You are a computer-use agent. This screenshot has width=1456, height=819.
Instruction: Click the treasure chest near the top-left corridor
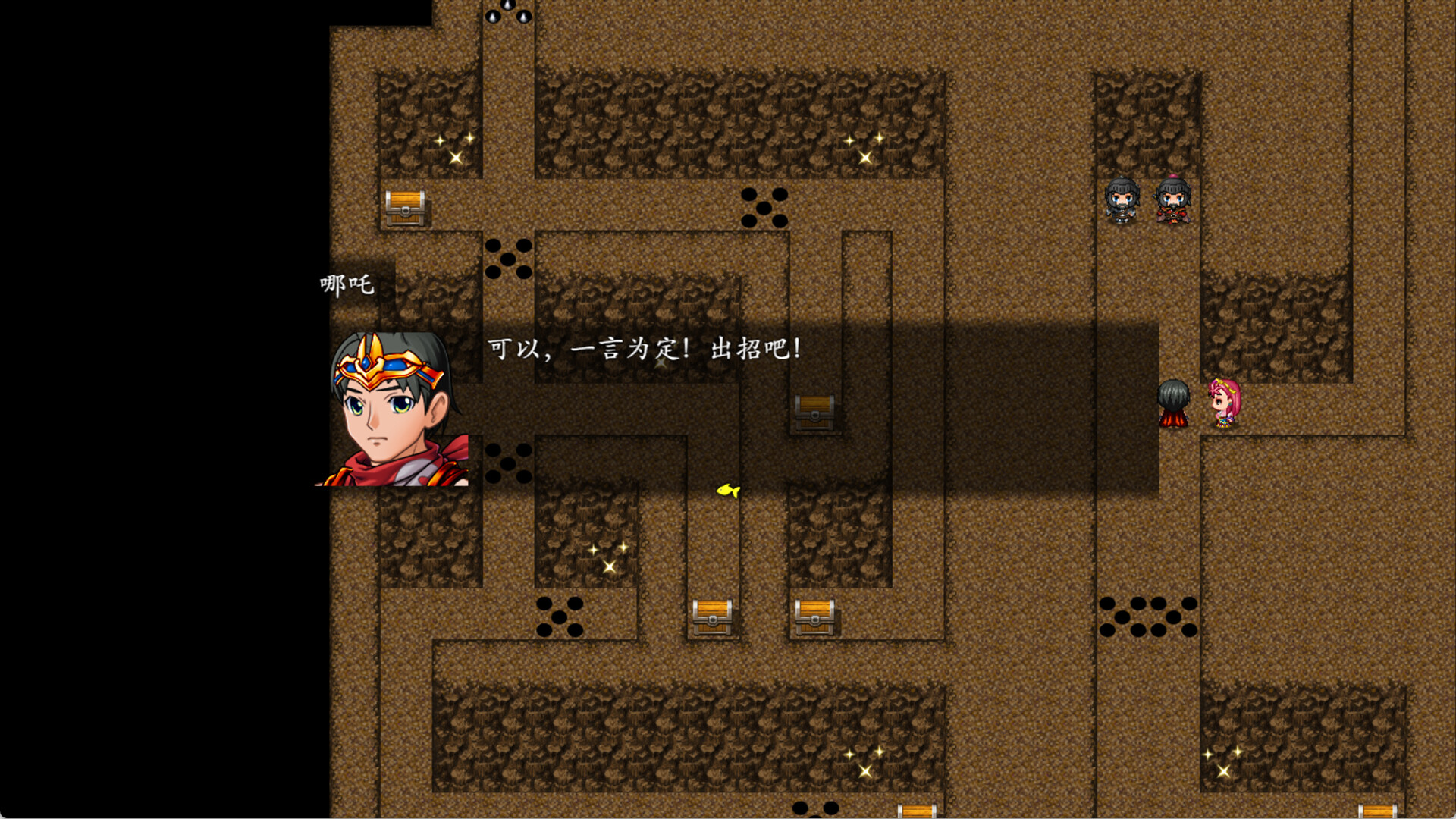click(x=407, y=209)
